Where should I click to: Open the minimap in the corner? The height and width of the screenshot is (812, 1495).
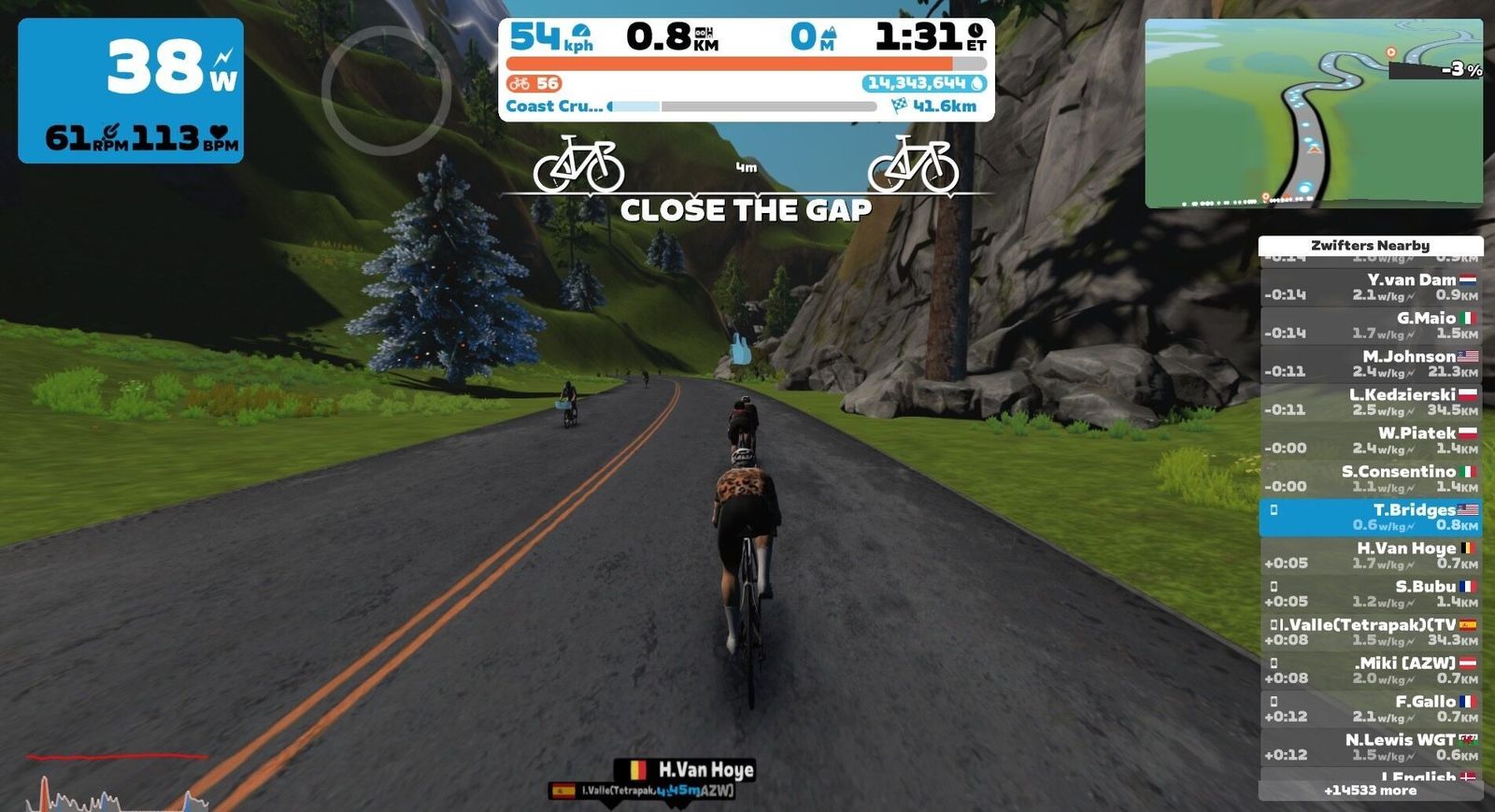pos(1313,112)
